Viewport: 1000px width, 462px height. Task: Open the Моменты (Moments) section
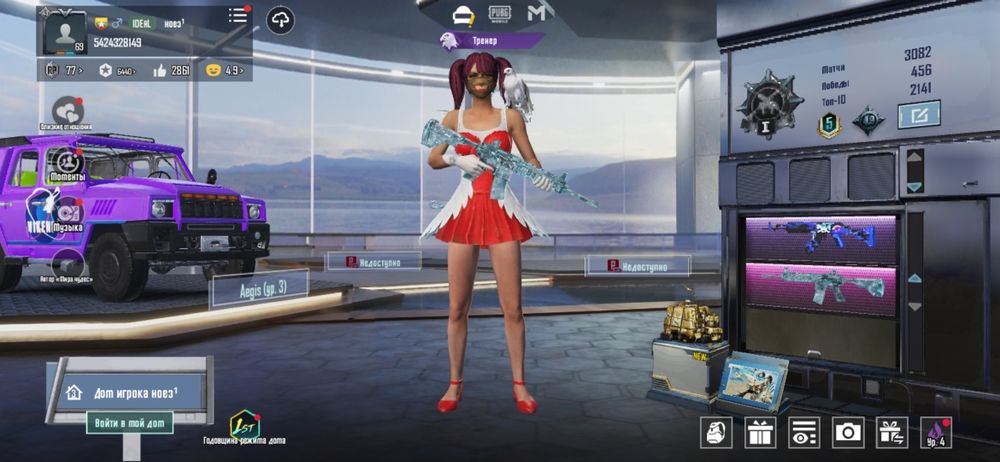67,161
